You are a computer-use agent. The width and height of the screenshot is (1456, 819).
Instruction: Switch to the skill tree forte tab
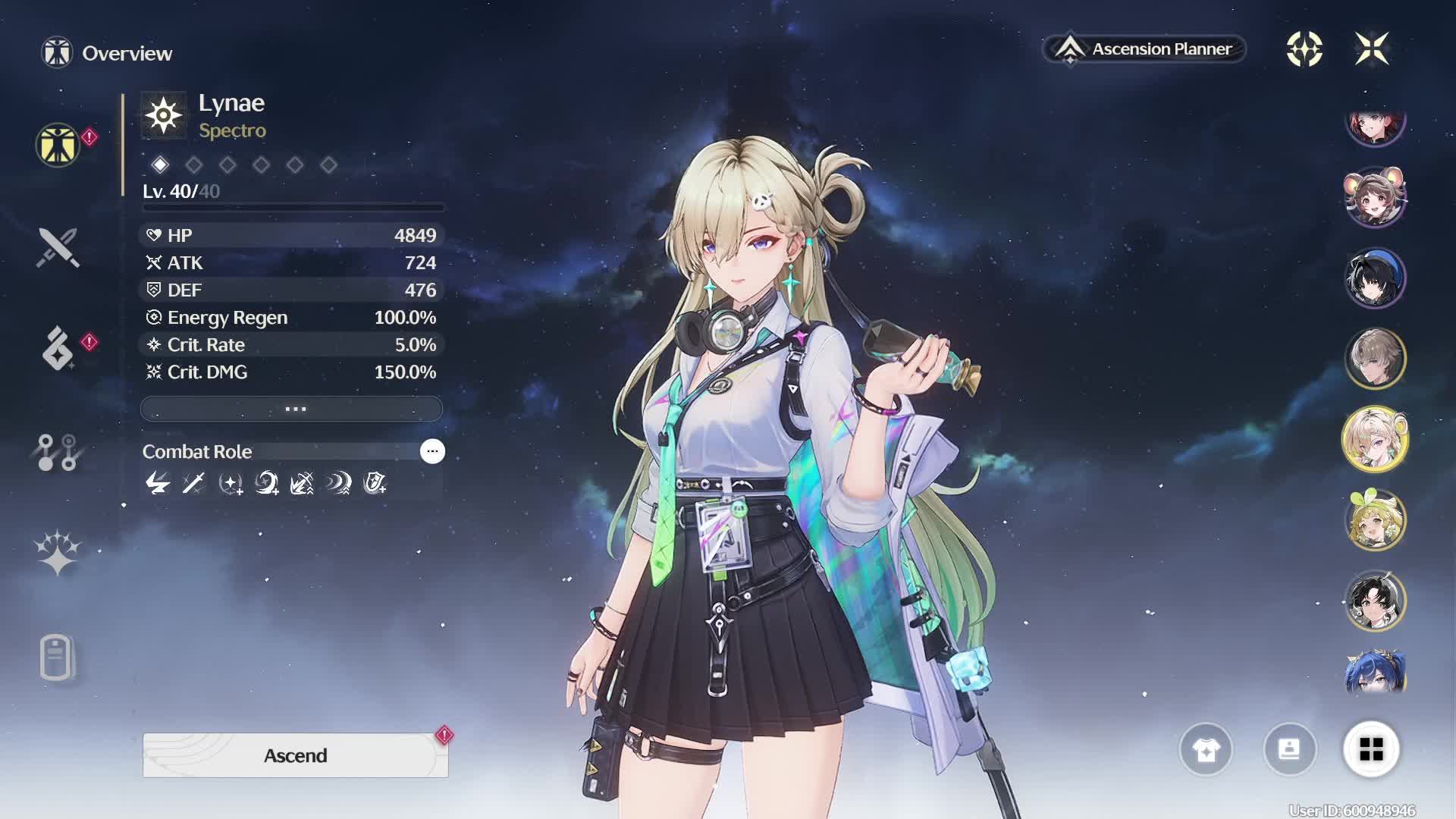point(58,452)
